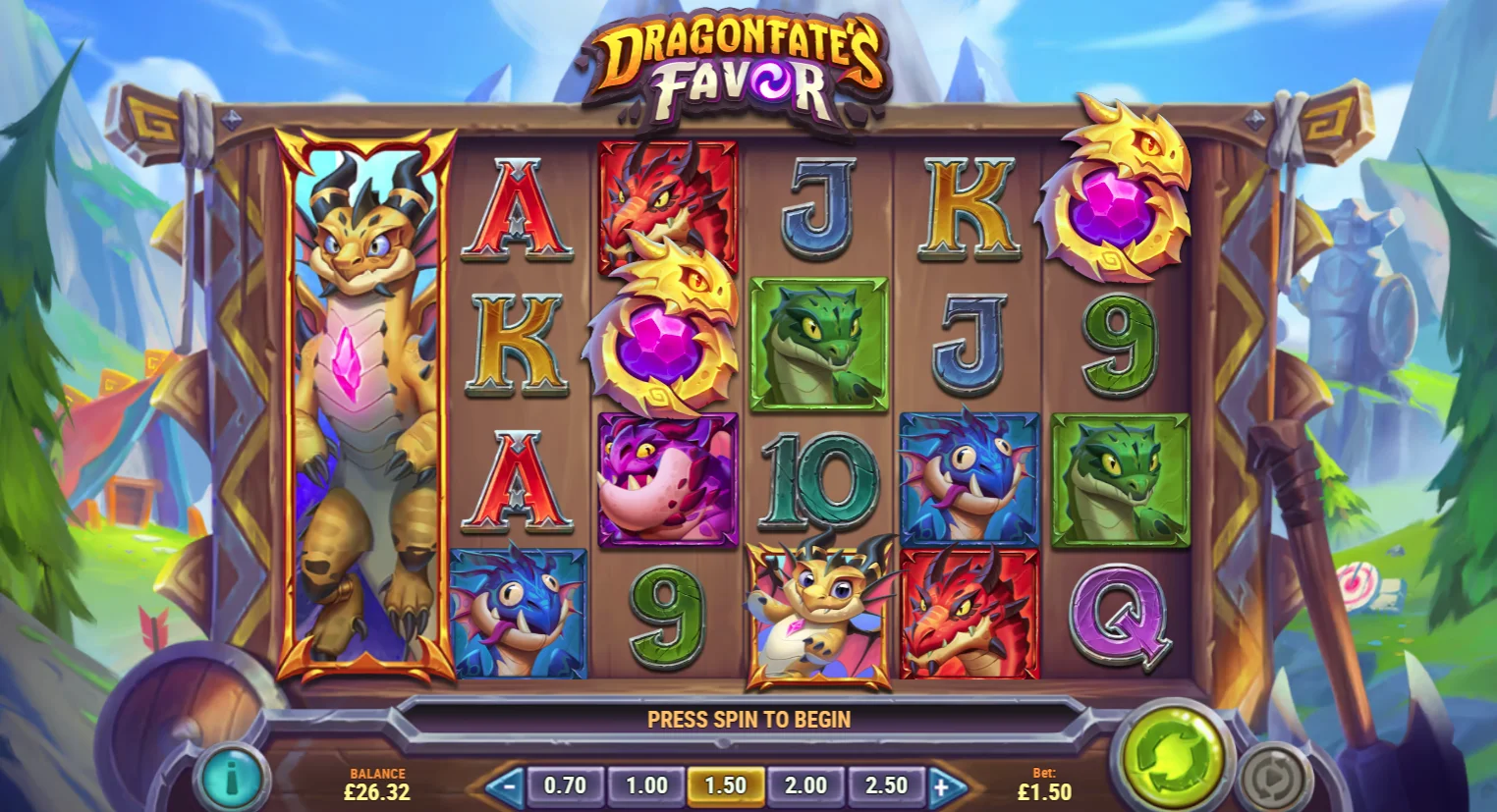
Task: Increase bet using the right arrow
Action: pos(946,785)
